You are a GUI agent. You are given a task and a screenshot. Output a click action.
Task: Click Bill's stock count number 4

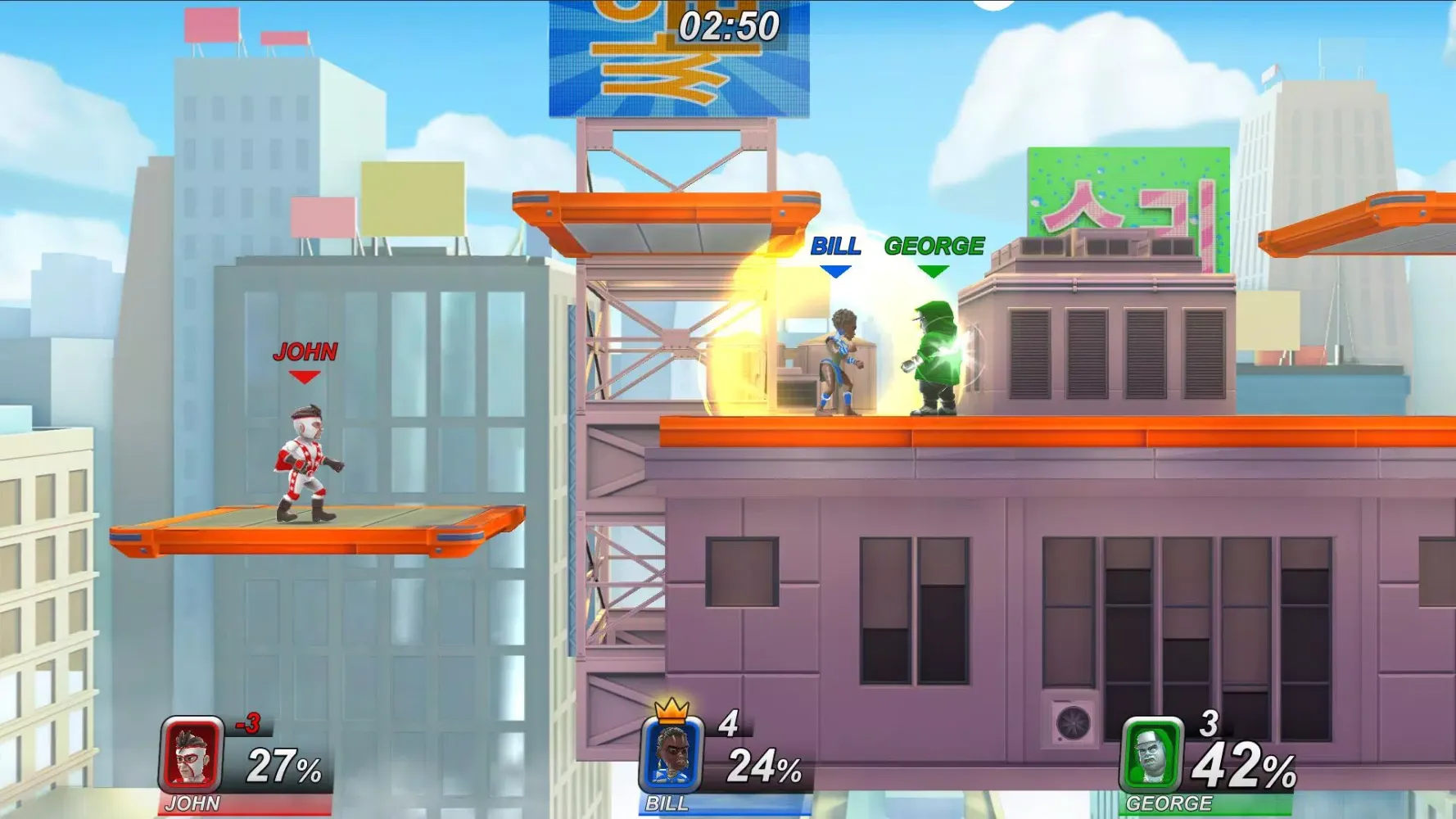coord(728,721)
